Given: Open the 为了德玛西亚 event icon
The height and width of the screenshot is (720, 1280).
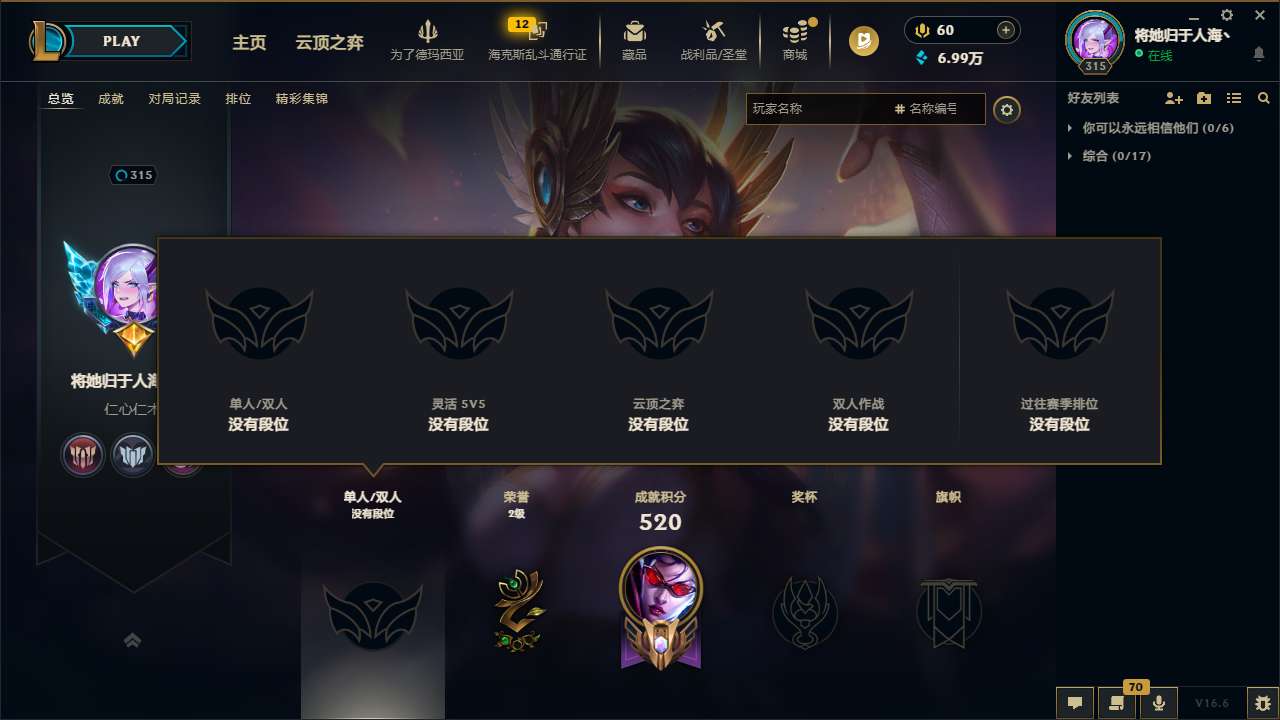Looking at the screenshot, I should [429, 40].
